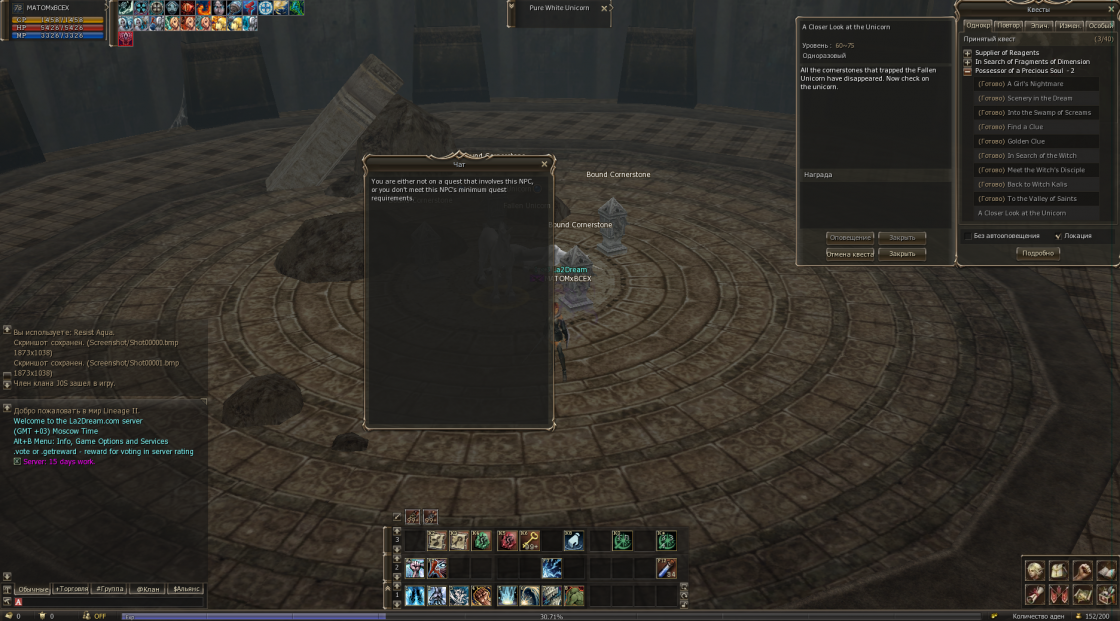Expand the Supplier of Reagents quest
Image resolution: width=1120 pixels, height=621 pixels.
967,52
